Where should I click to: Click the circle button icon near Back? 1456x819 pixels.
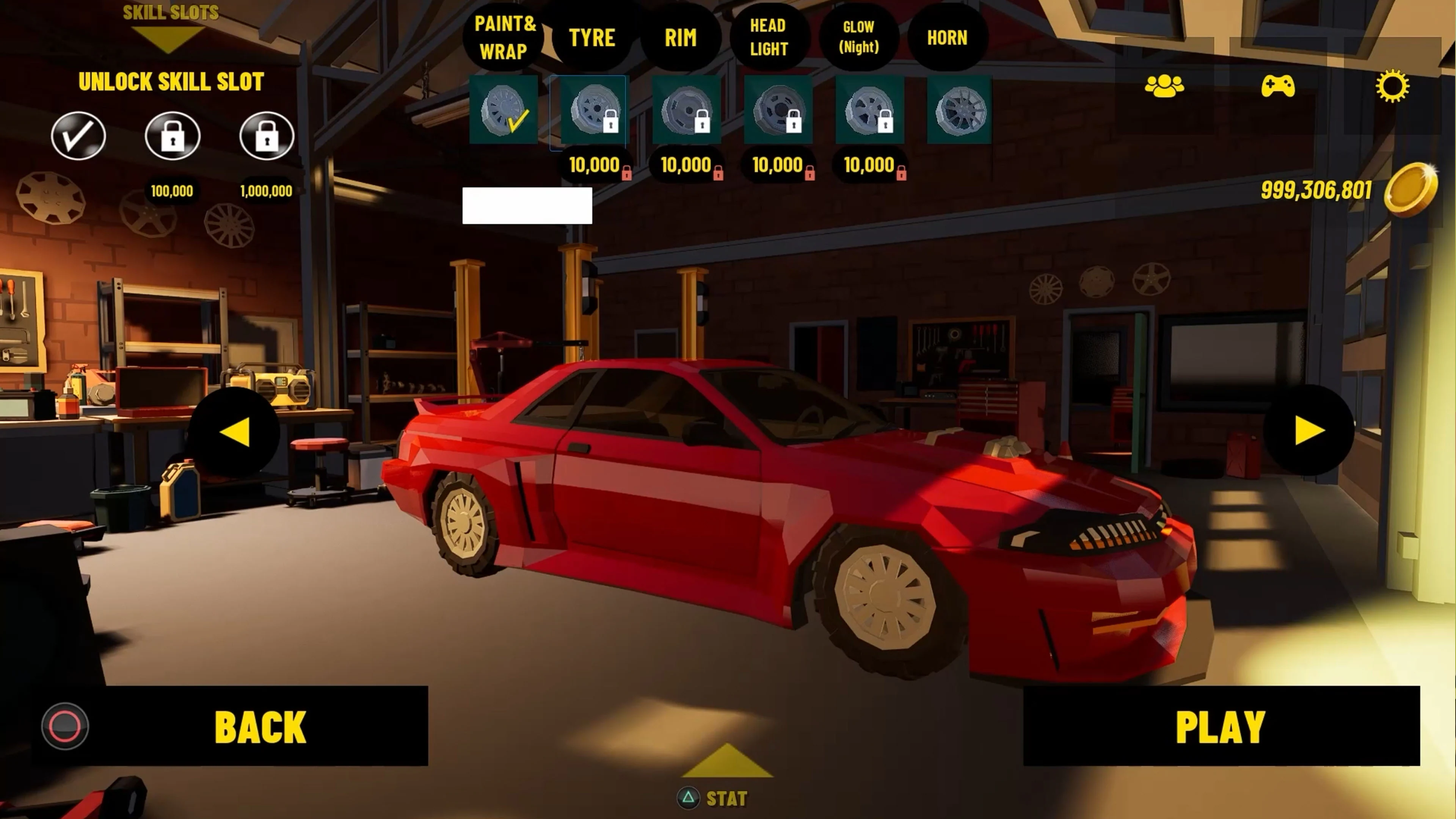pos(65,726)
